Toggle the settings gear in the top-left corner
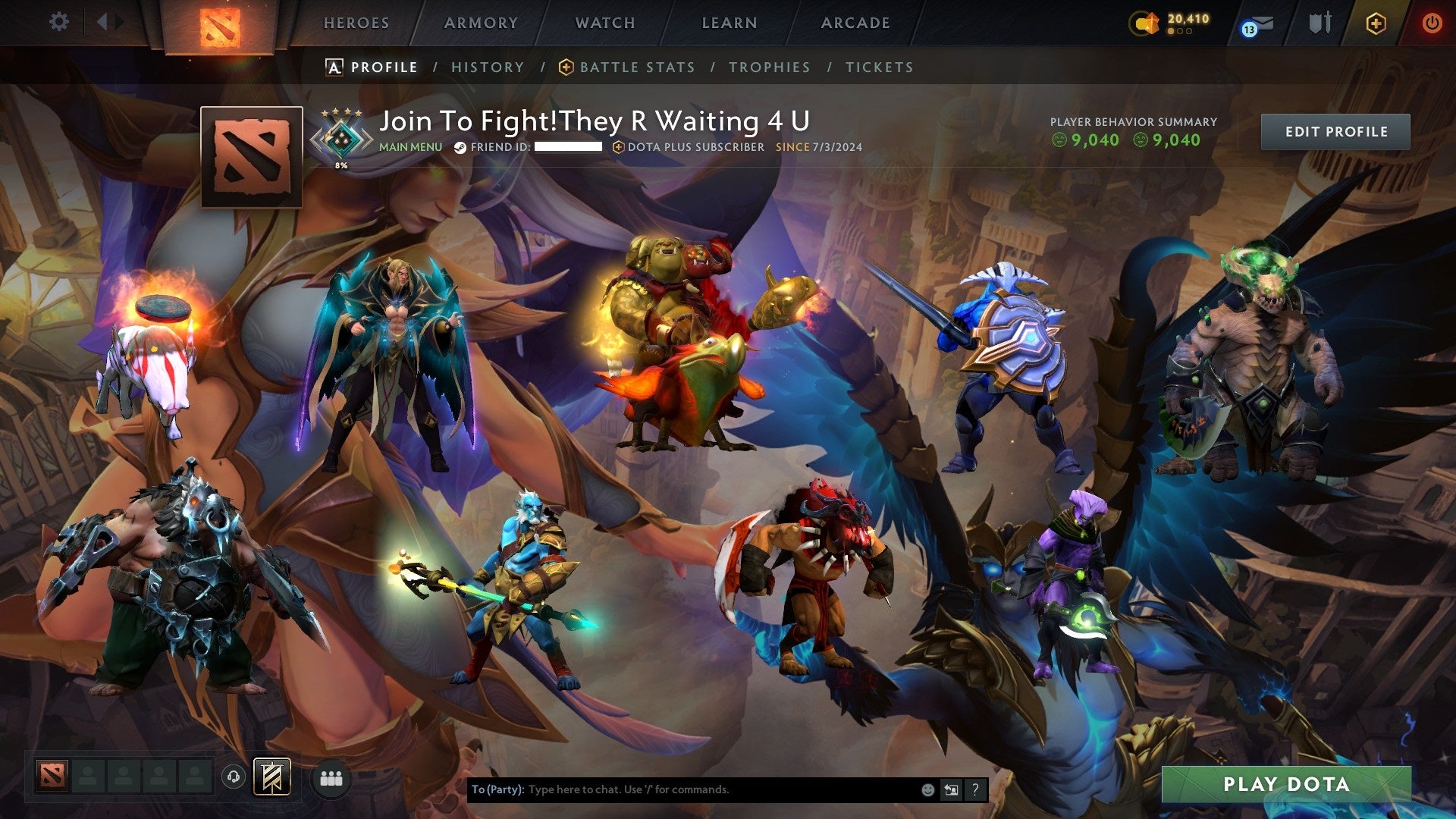This screenshot has height=819, width=1456. [x=58, y=21]
